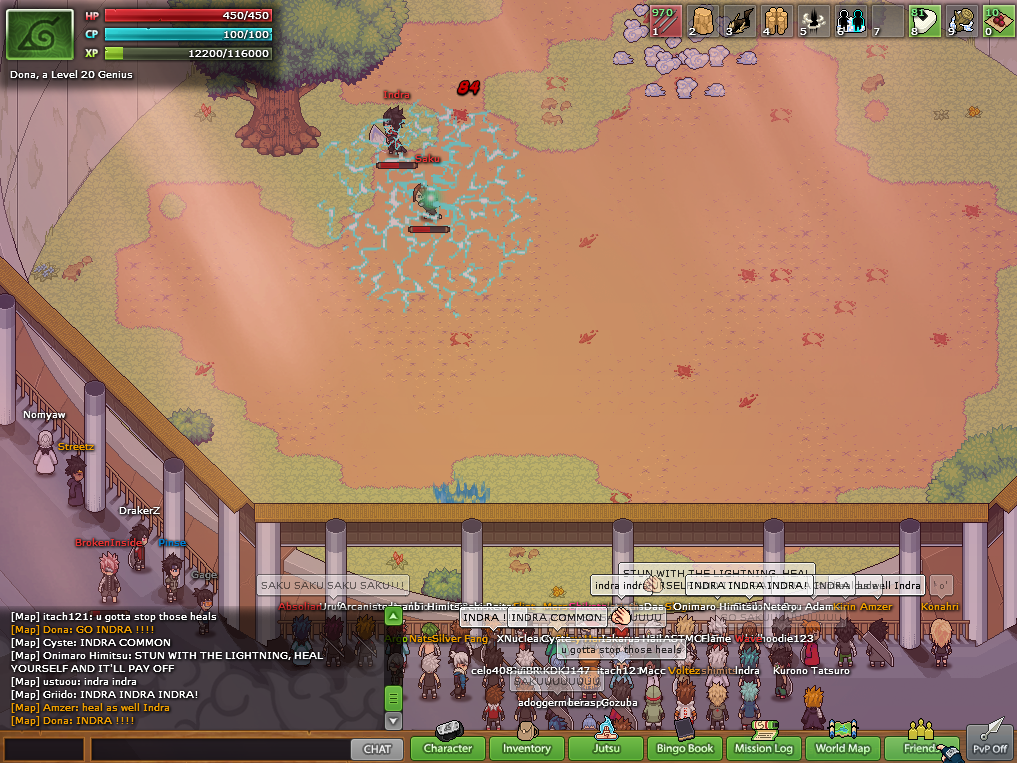Show the World Map
The image size is (1017, 763).
[x=843, y=748]
